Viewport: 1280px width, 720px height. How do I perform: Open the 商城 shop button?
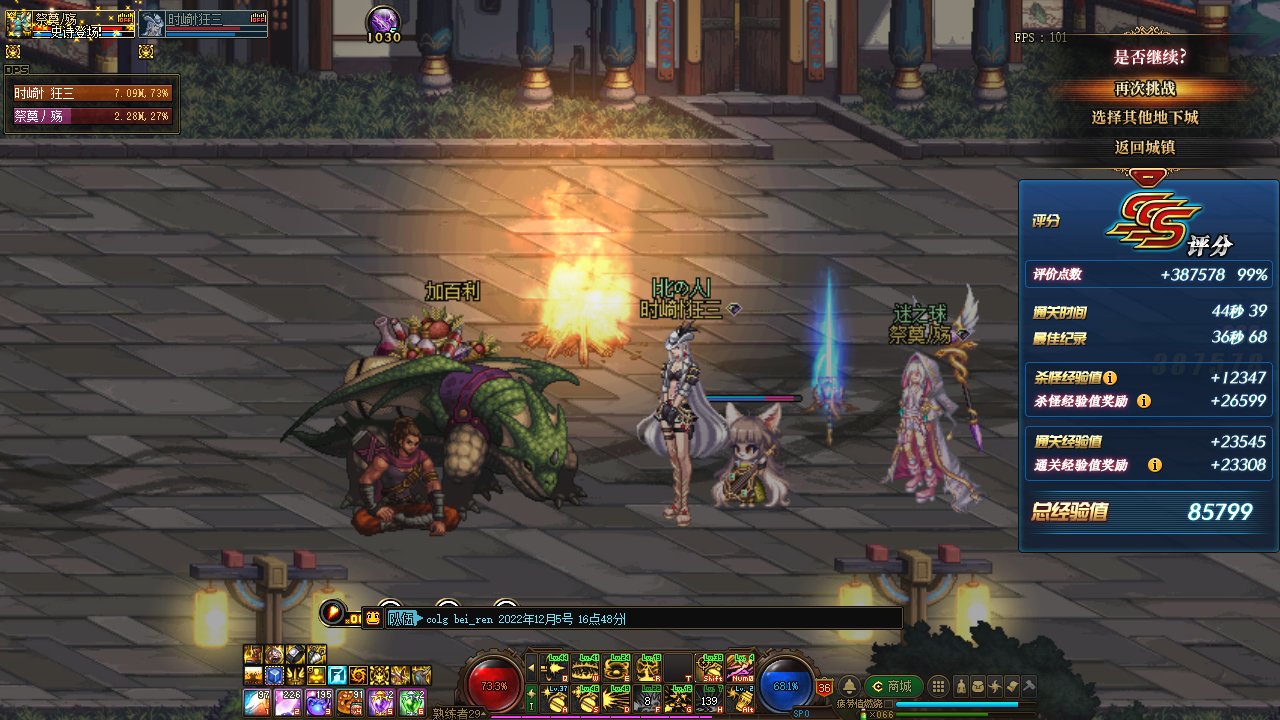pos(891,686)
